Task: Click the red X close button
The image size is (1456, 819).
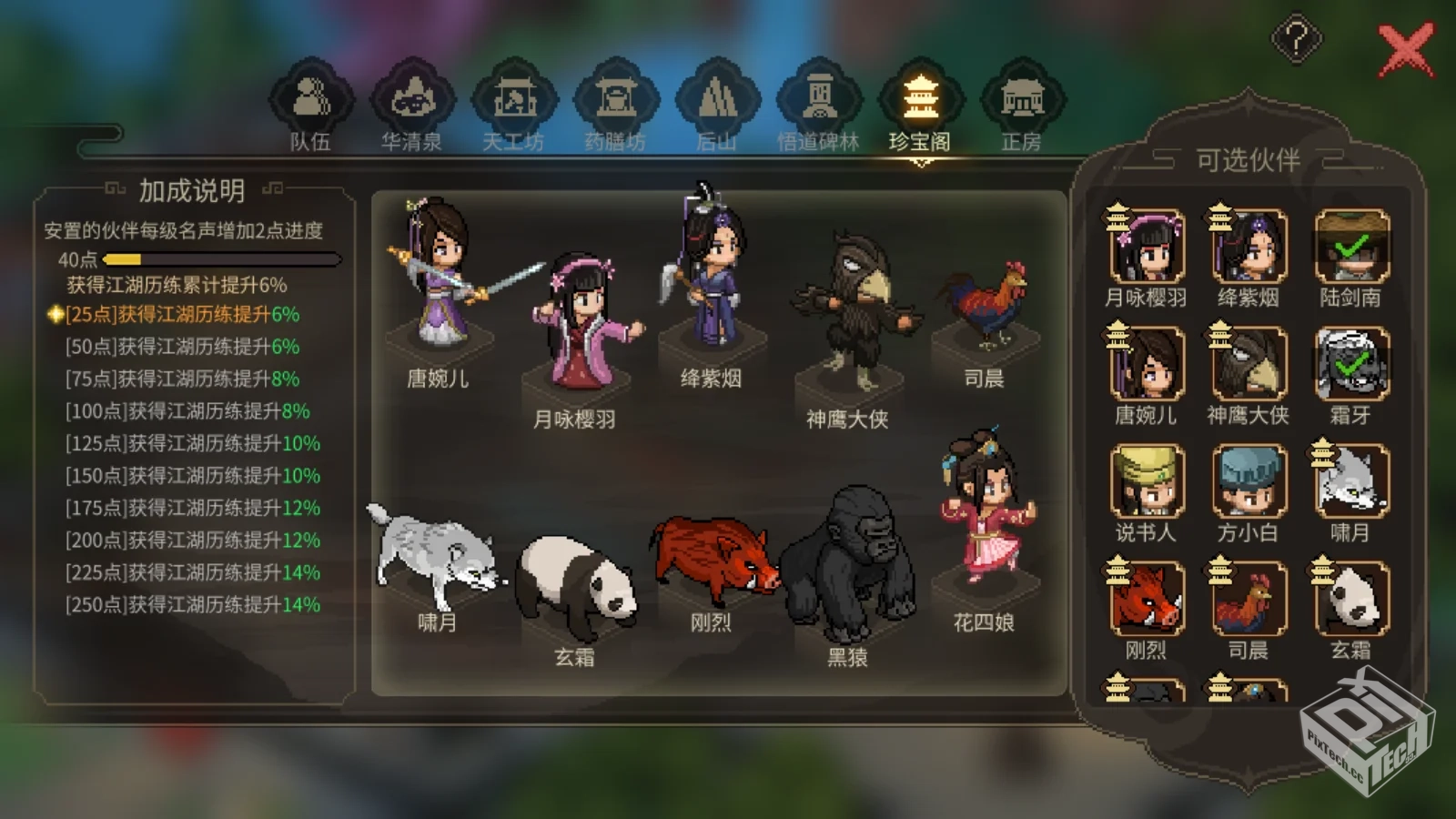Action: tap(1407, 50)
